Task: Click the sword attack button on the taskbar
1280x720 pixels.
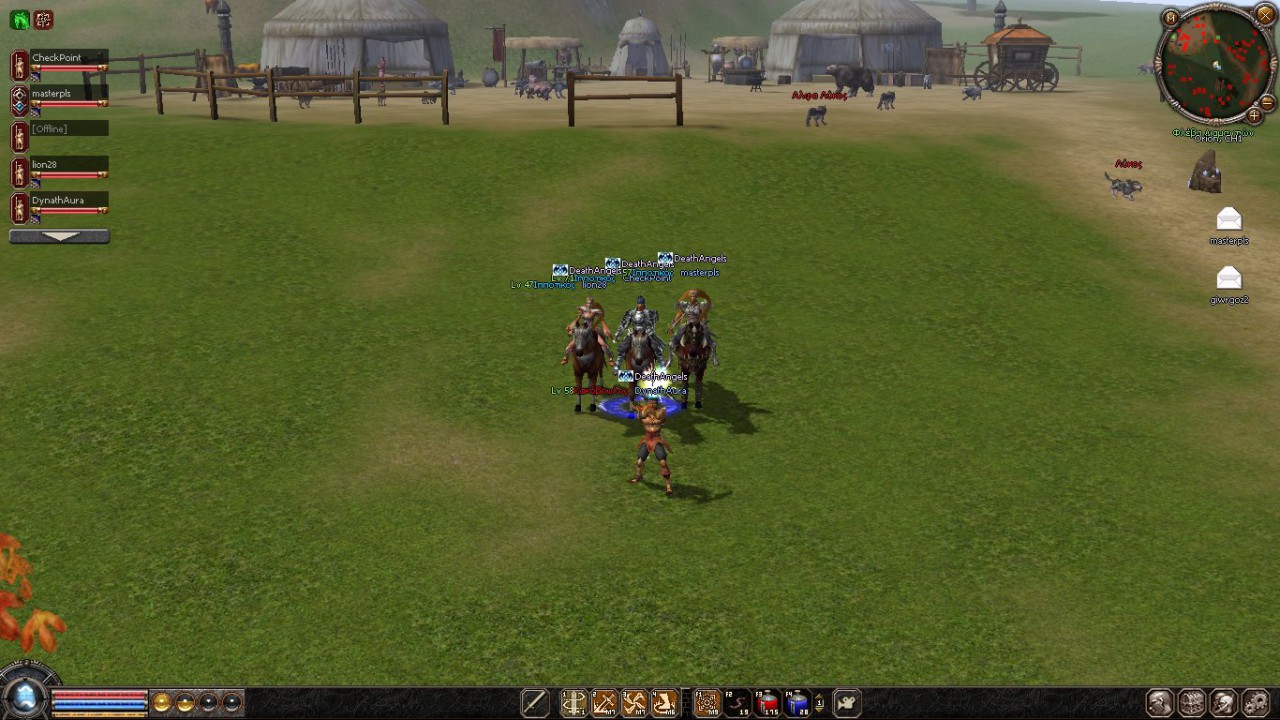Action: tap(534, 704)
